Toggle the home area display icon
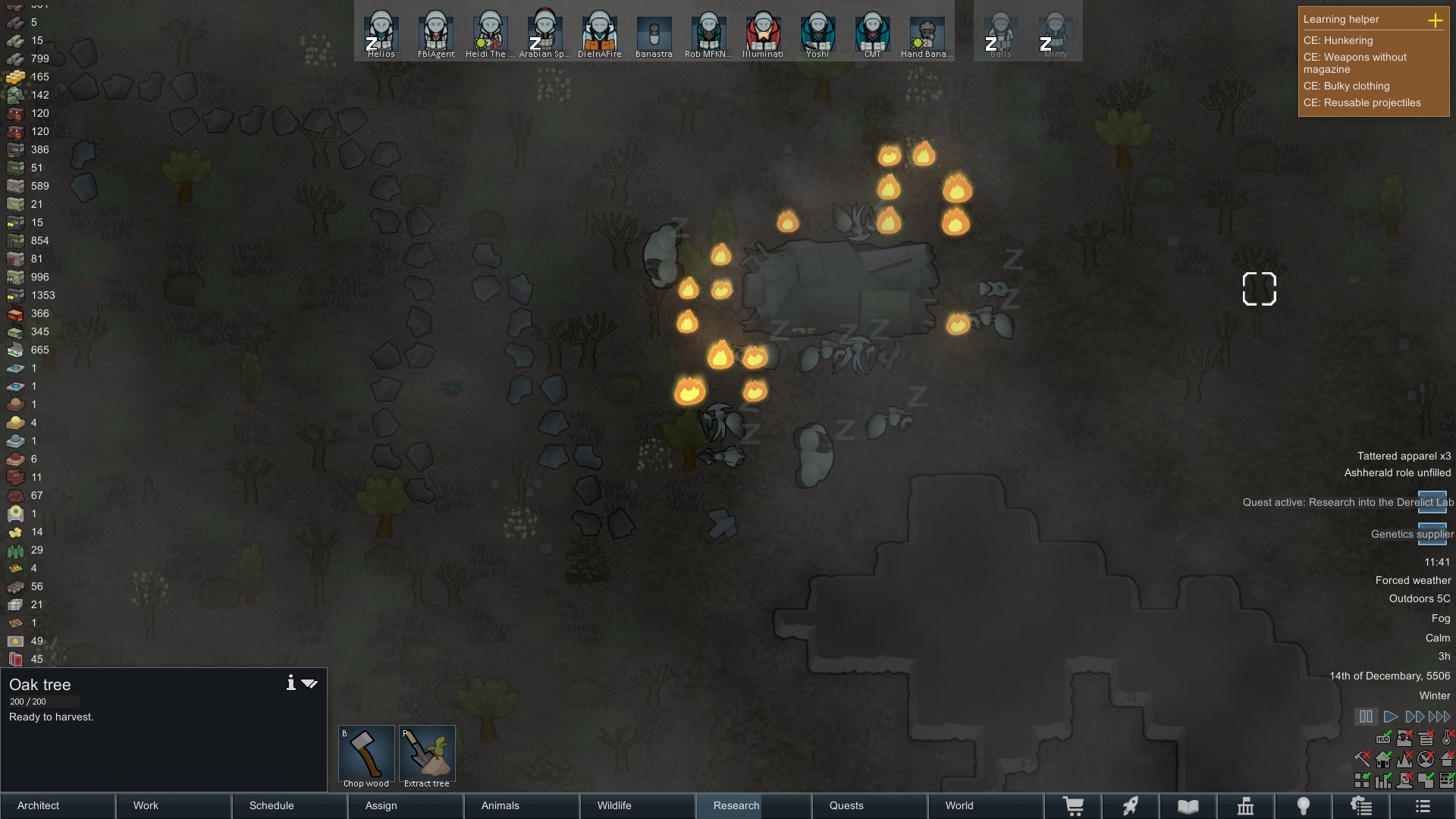1456x819 pixels. coord(1383,759)
